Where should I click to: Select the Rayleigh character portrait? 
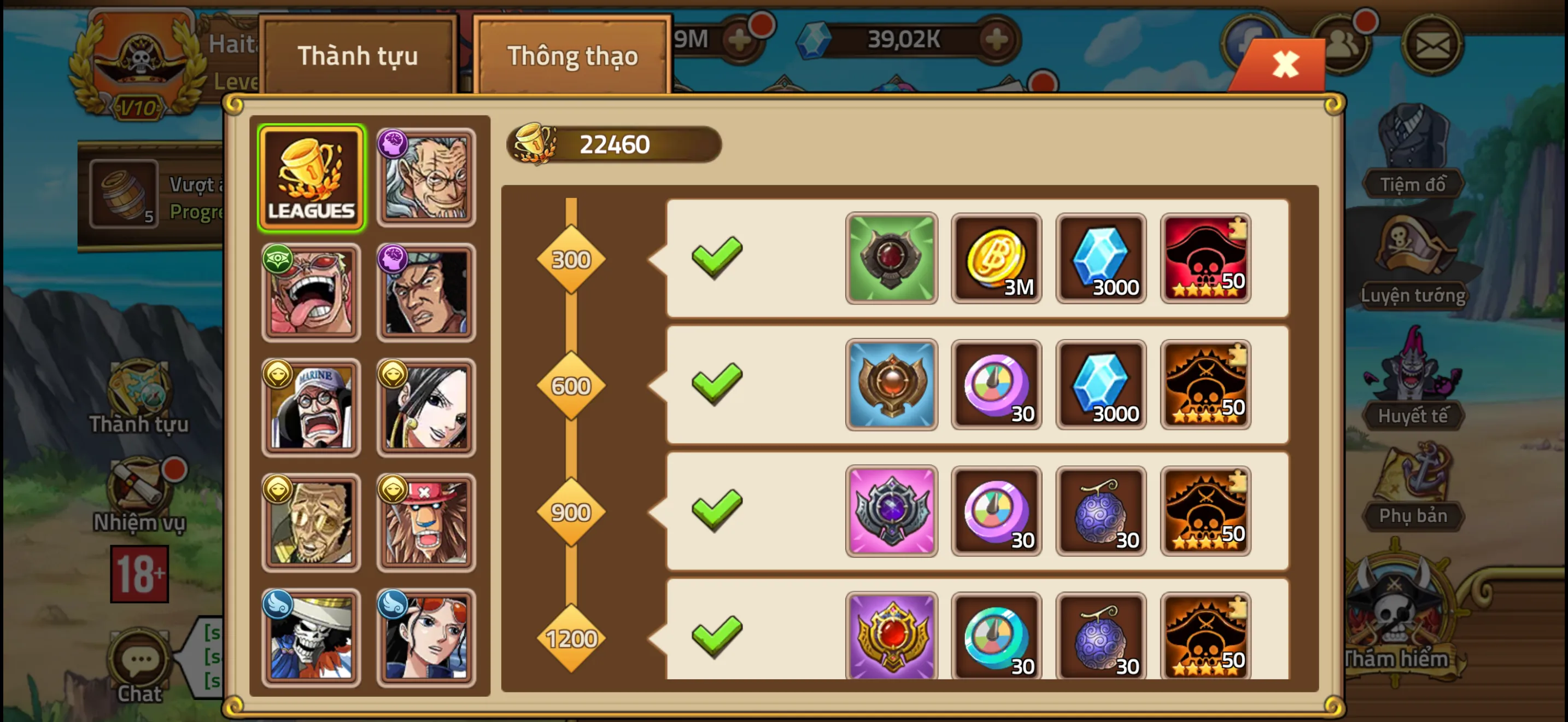click(x=425, y=176)
